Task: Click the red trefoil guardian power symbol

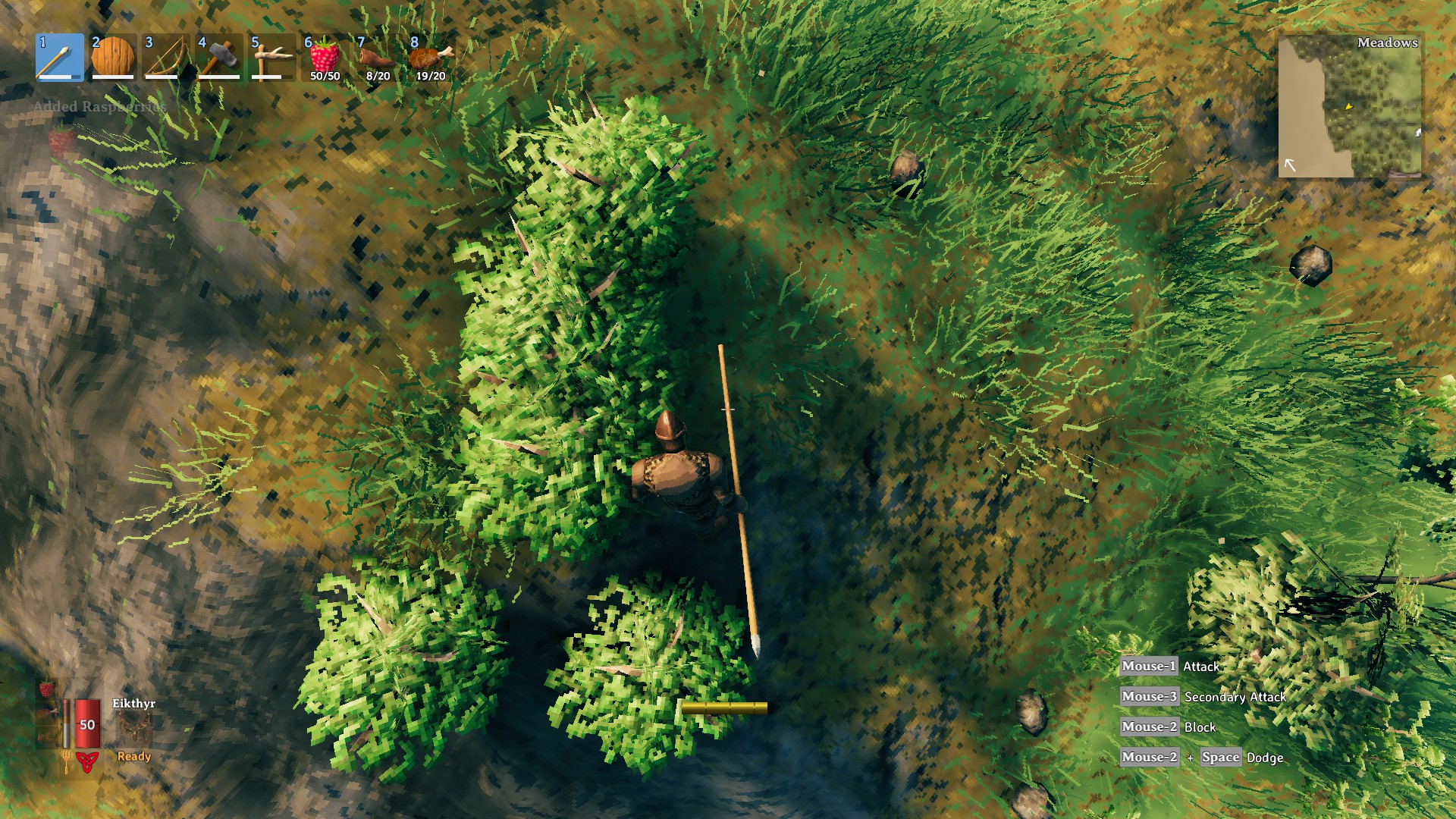Action: [87, 761]
